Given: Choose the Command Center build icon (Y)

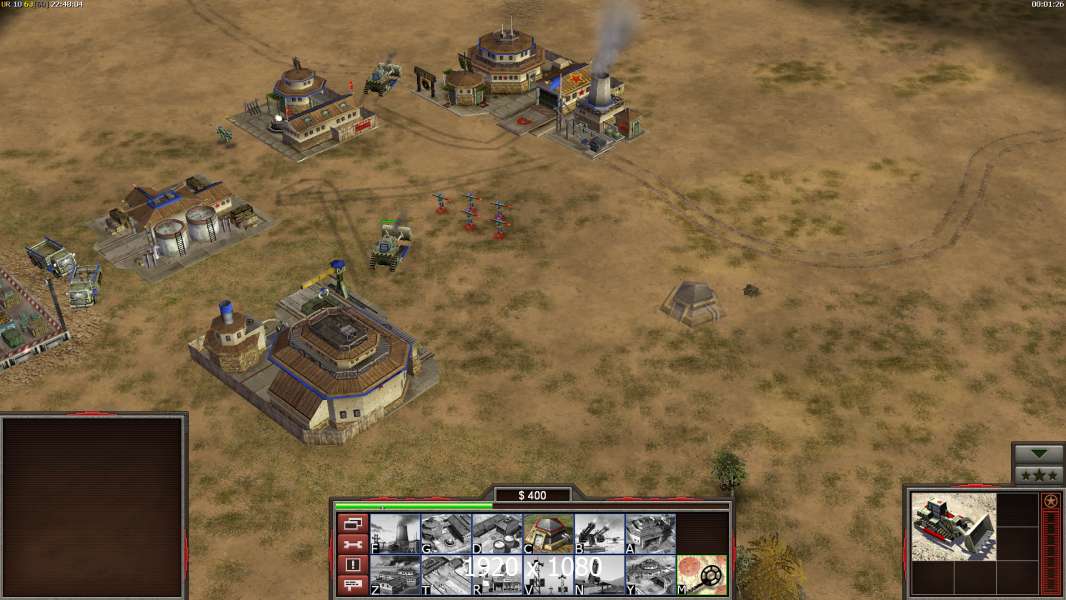Looking at the screenshot, I should click(650, 575).
